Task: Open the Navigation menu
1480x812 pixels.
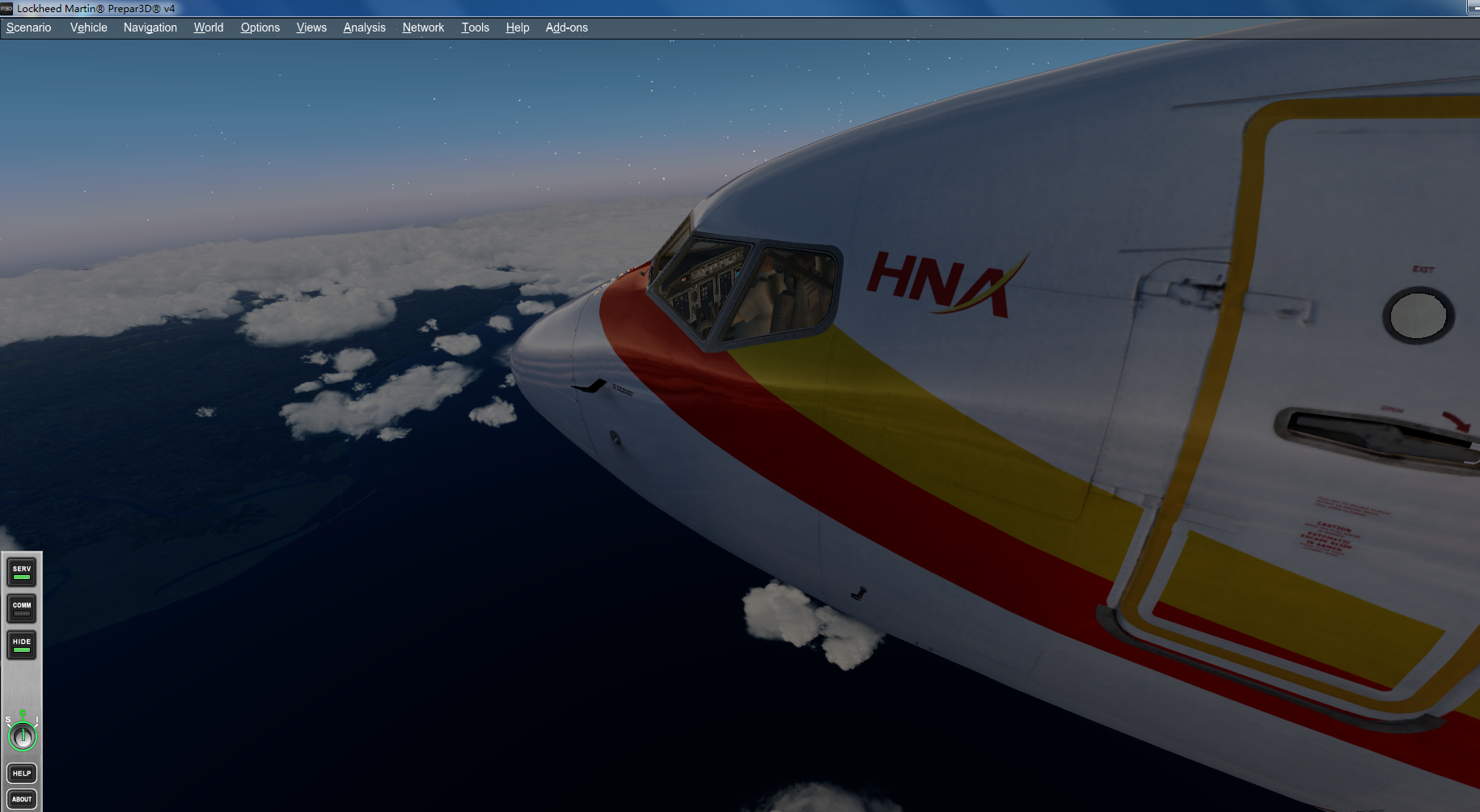Action: [150, 27]
